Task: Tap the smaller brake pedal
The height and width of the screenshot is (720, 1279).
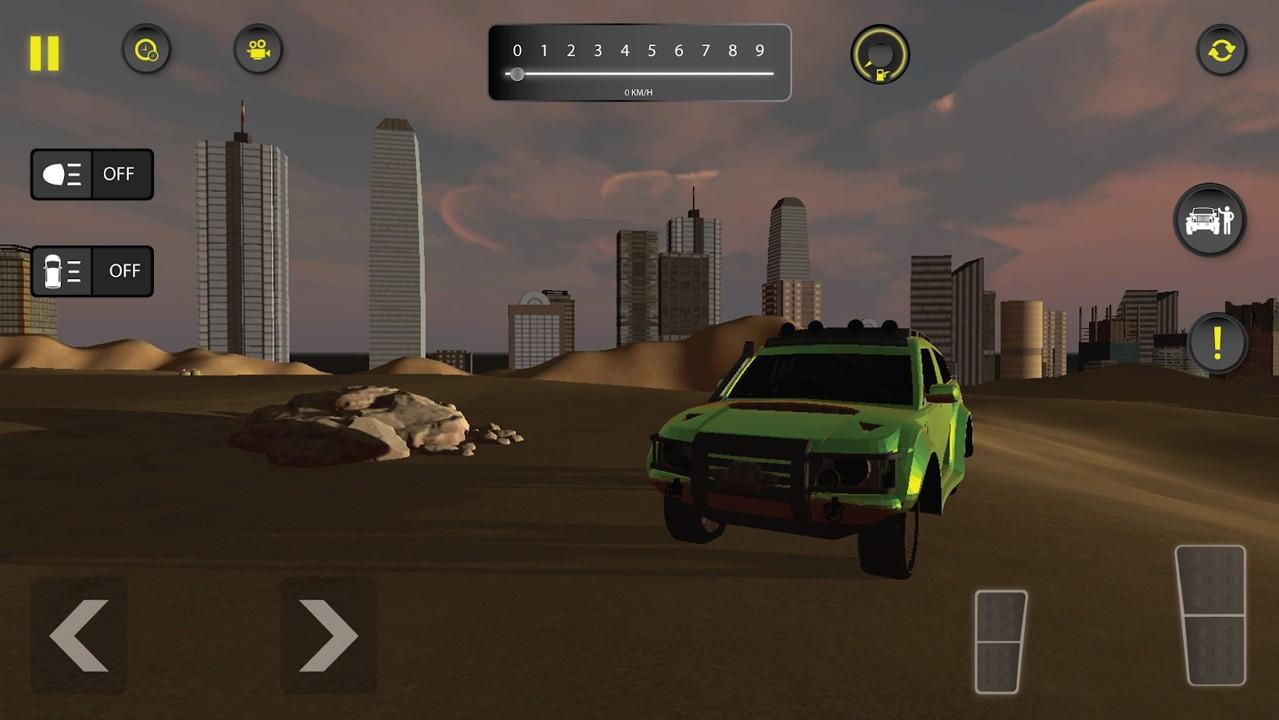Action: point(1001,641)
